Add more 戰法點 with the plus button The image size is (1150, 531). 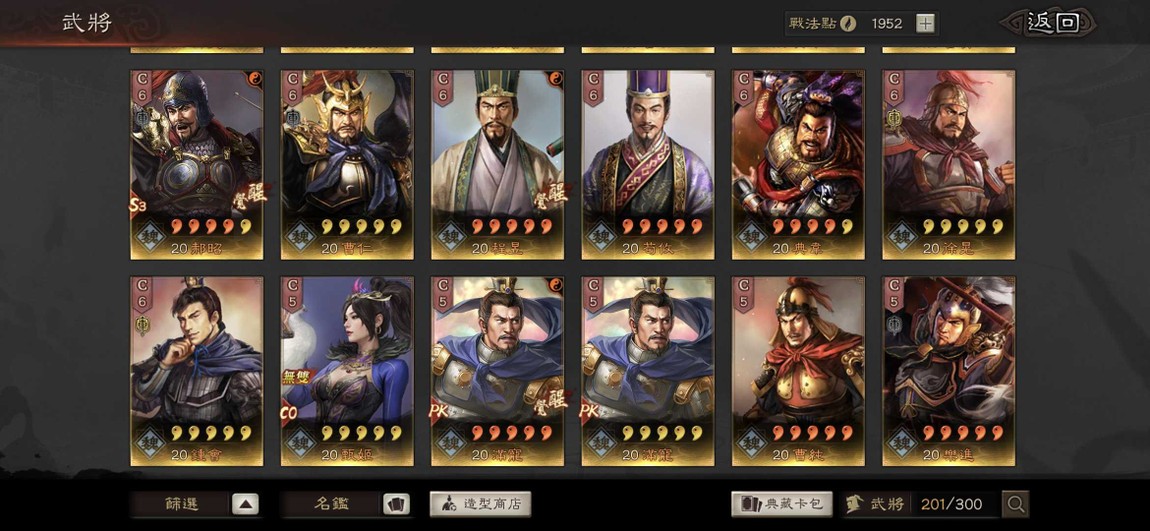(x=925, y=23)
